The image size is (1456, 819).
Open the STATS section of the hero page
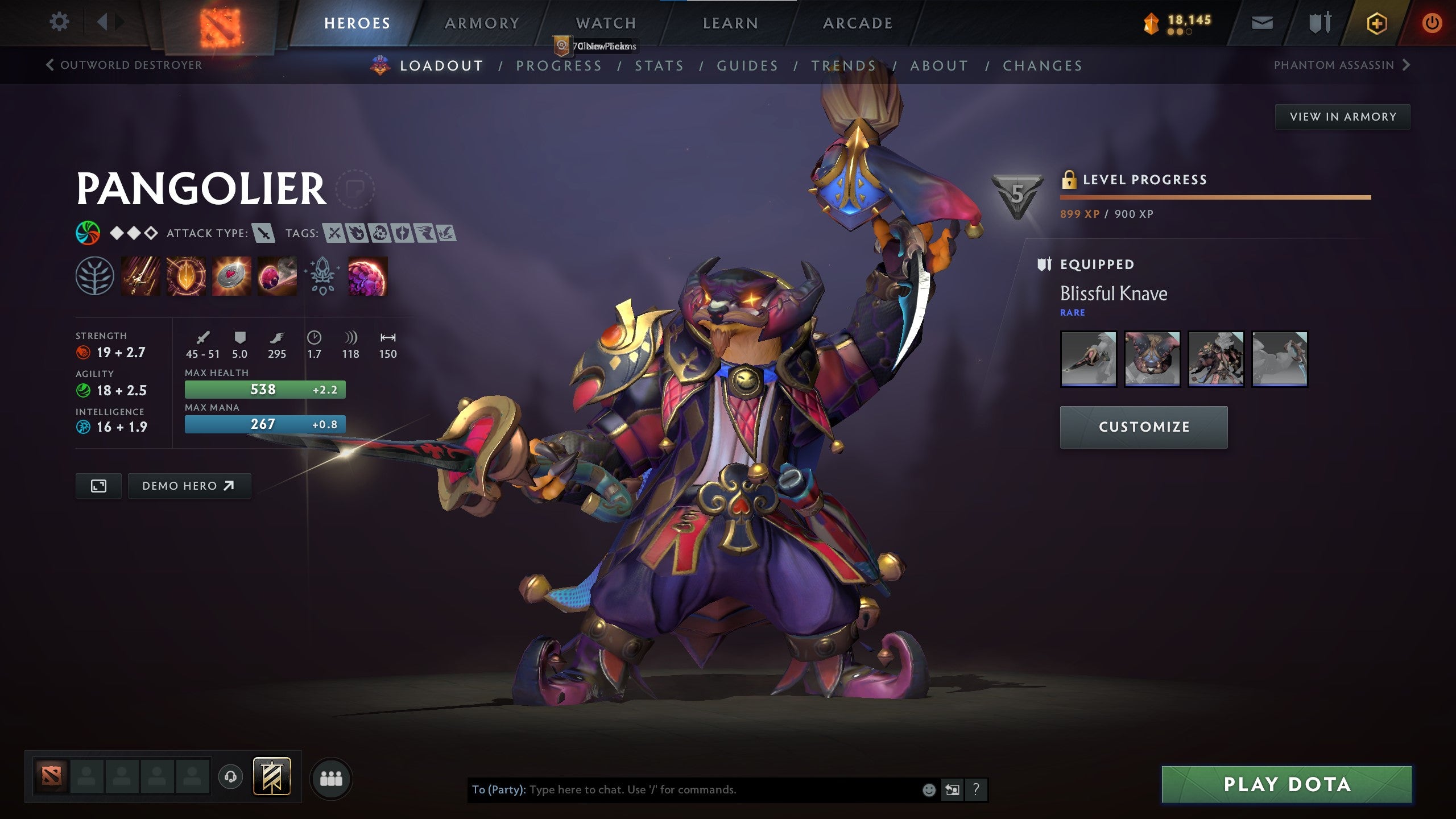point(660,65)
